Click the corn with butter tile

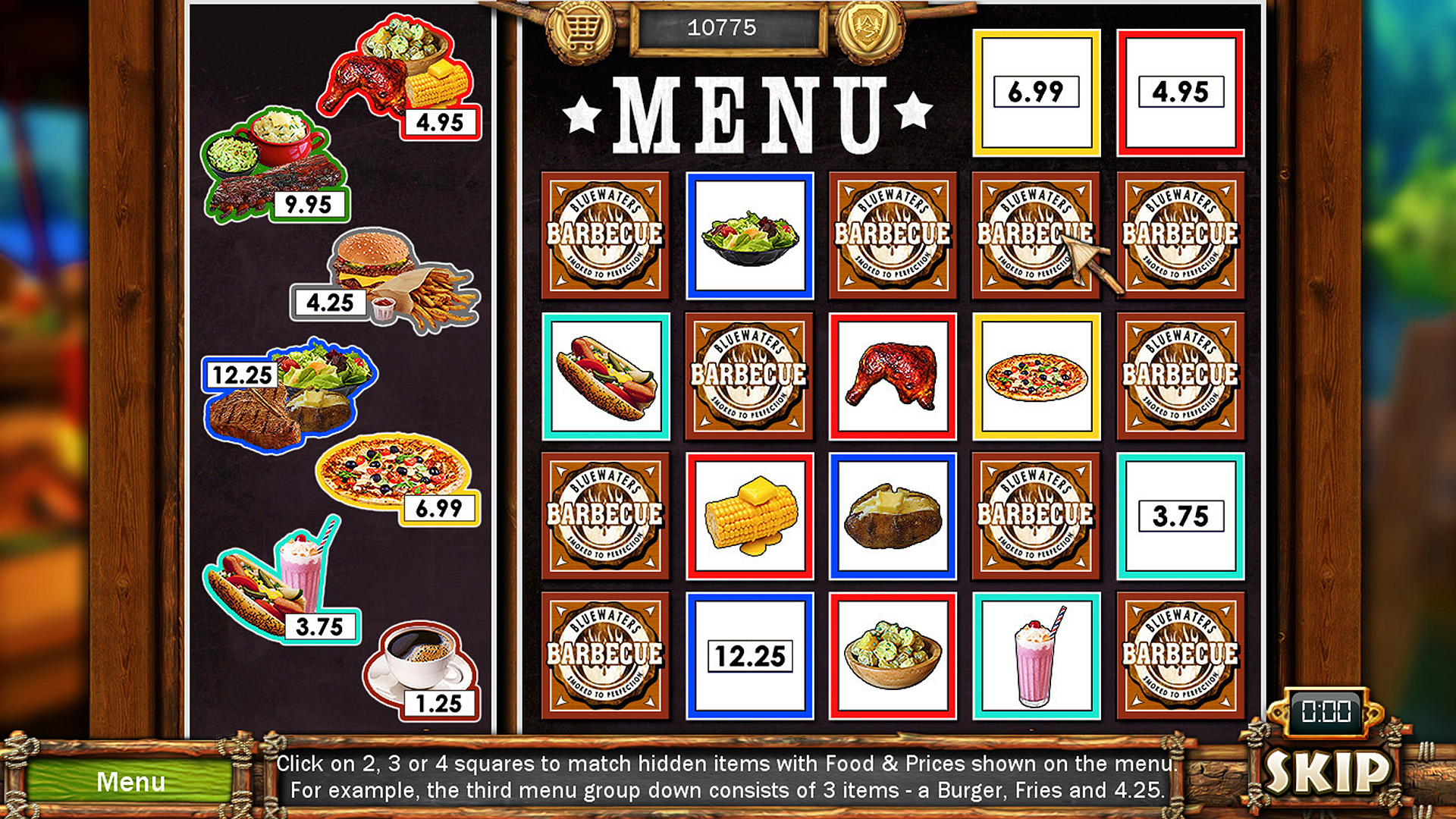point(749,517)
